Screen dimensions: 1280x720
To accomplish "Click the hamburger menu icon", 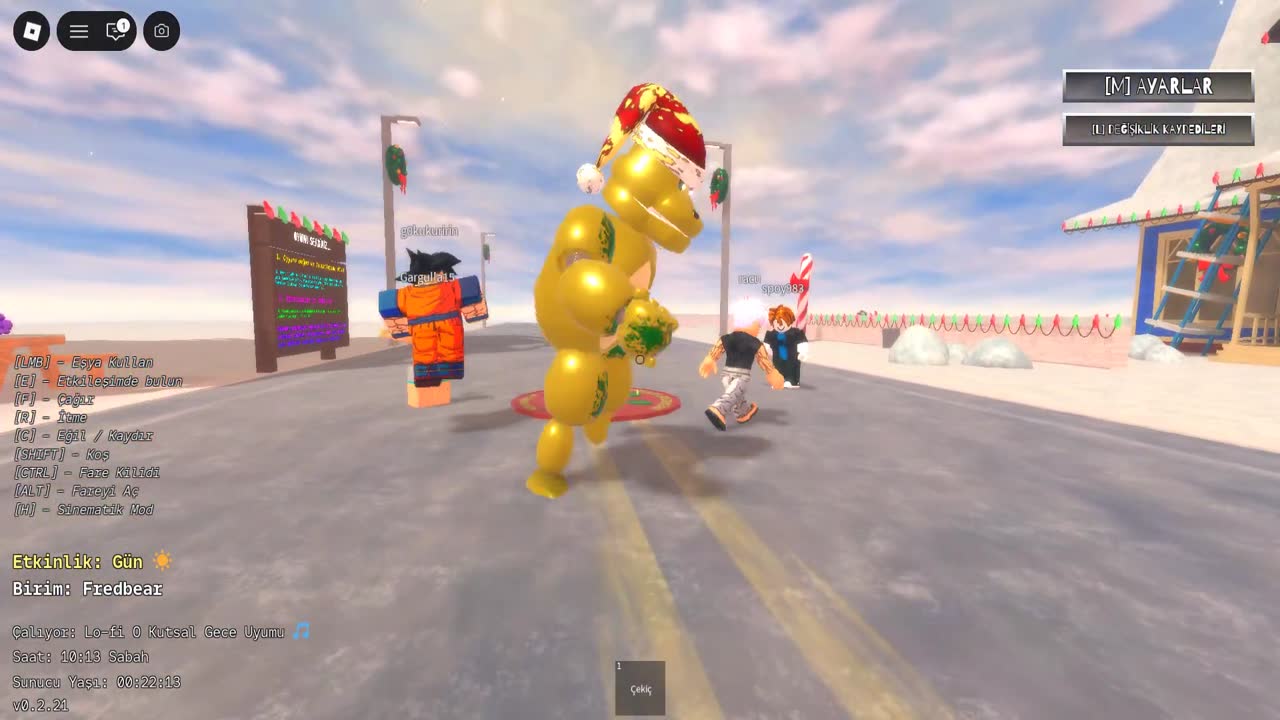I will point(78,31).
